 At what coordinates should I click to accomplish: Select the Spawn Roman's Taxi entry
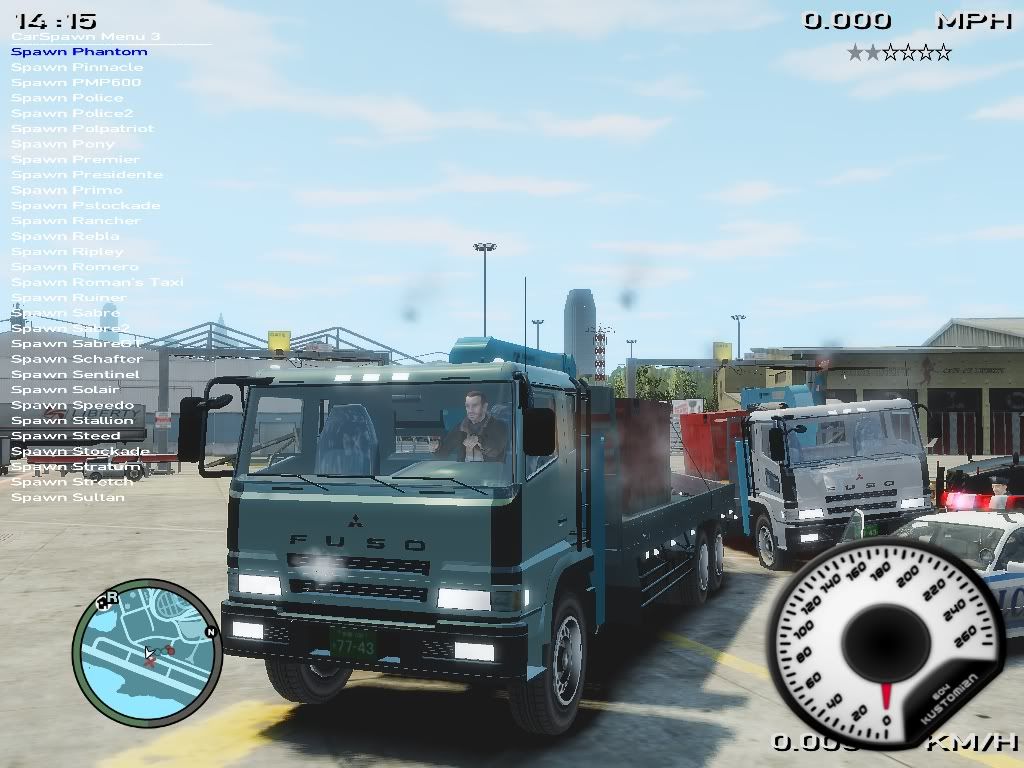tap(98, 283)
